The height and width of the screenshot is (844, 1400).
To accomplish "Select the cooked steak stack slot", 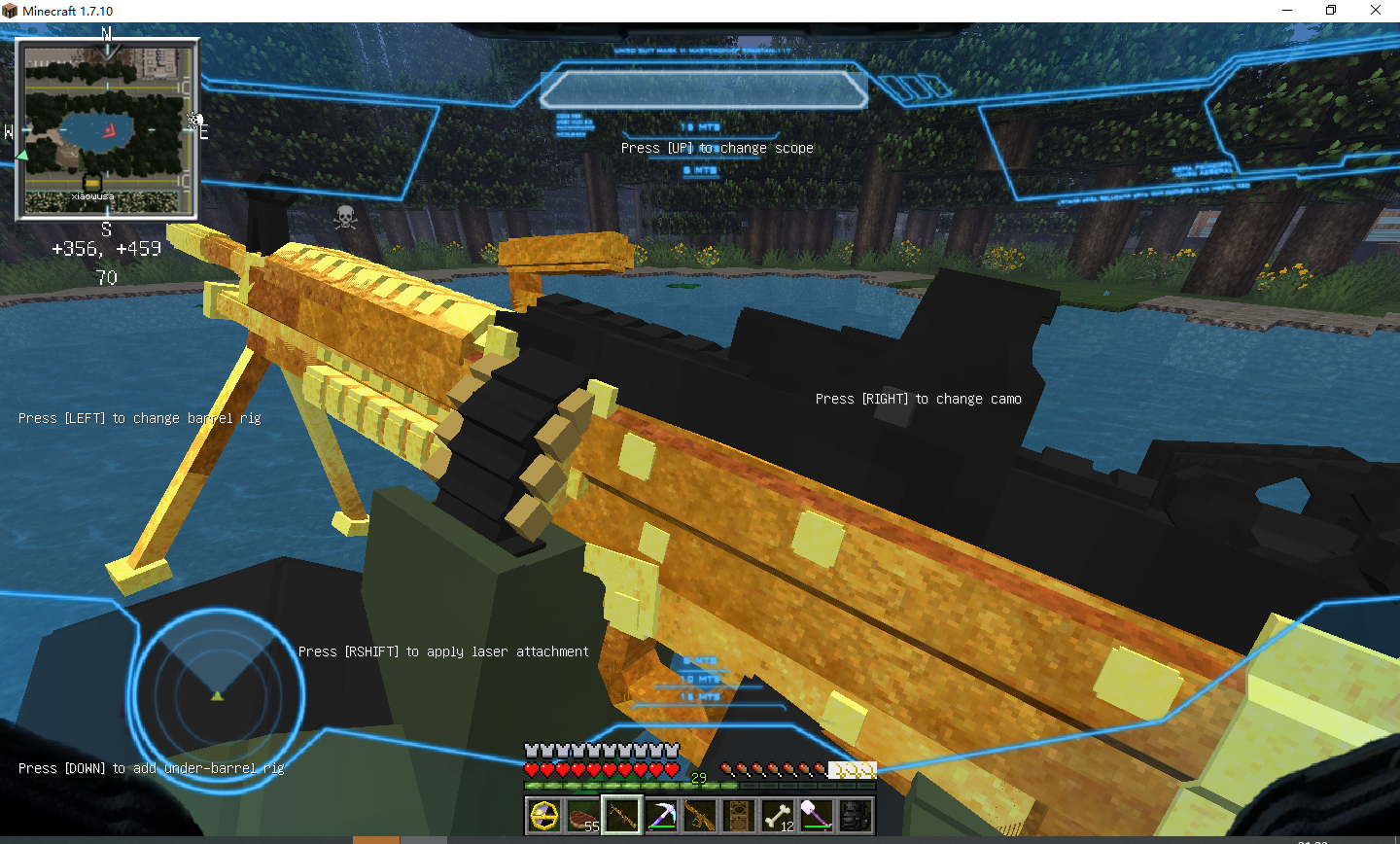I will pos(583,816).
